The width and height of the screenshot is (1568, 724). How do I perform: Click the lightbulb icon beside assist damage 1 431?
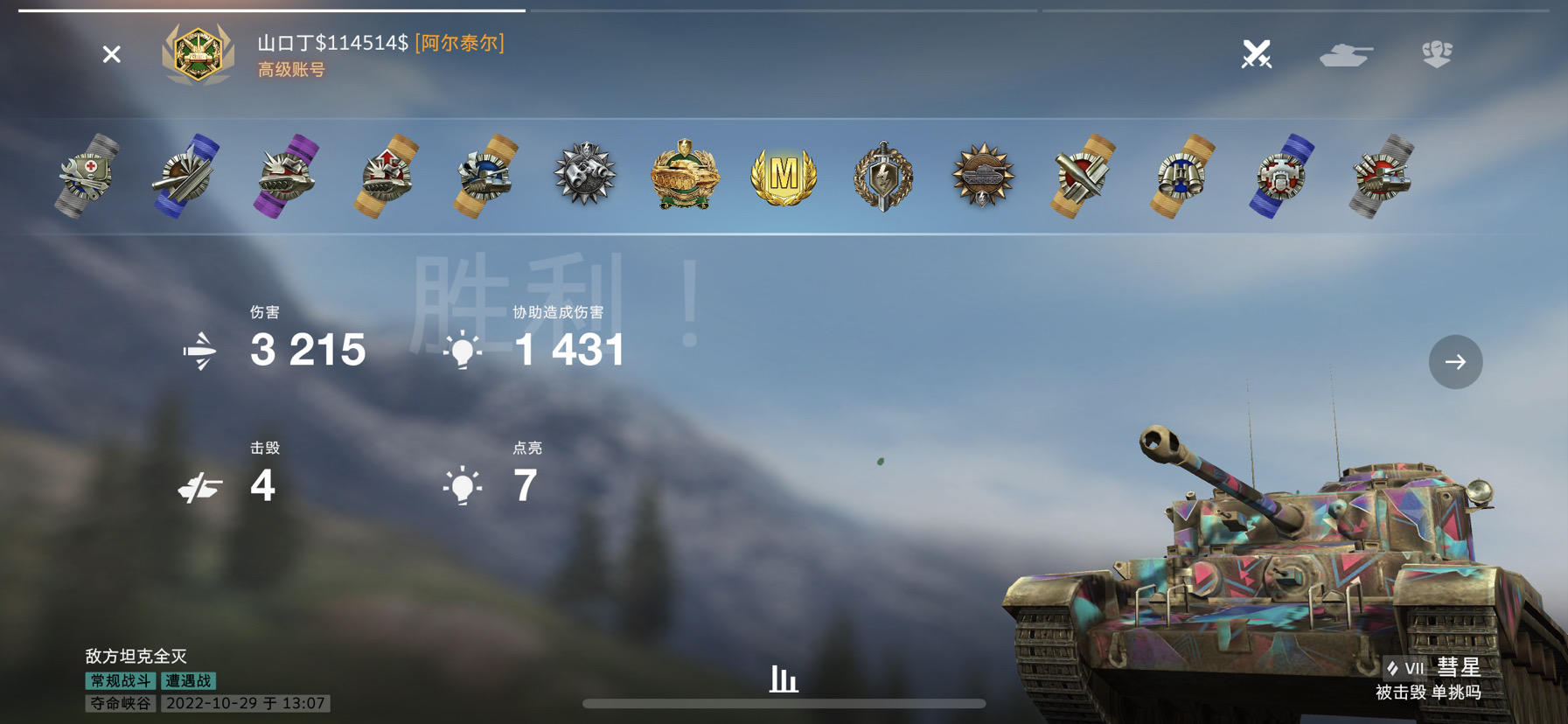463,350
